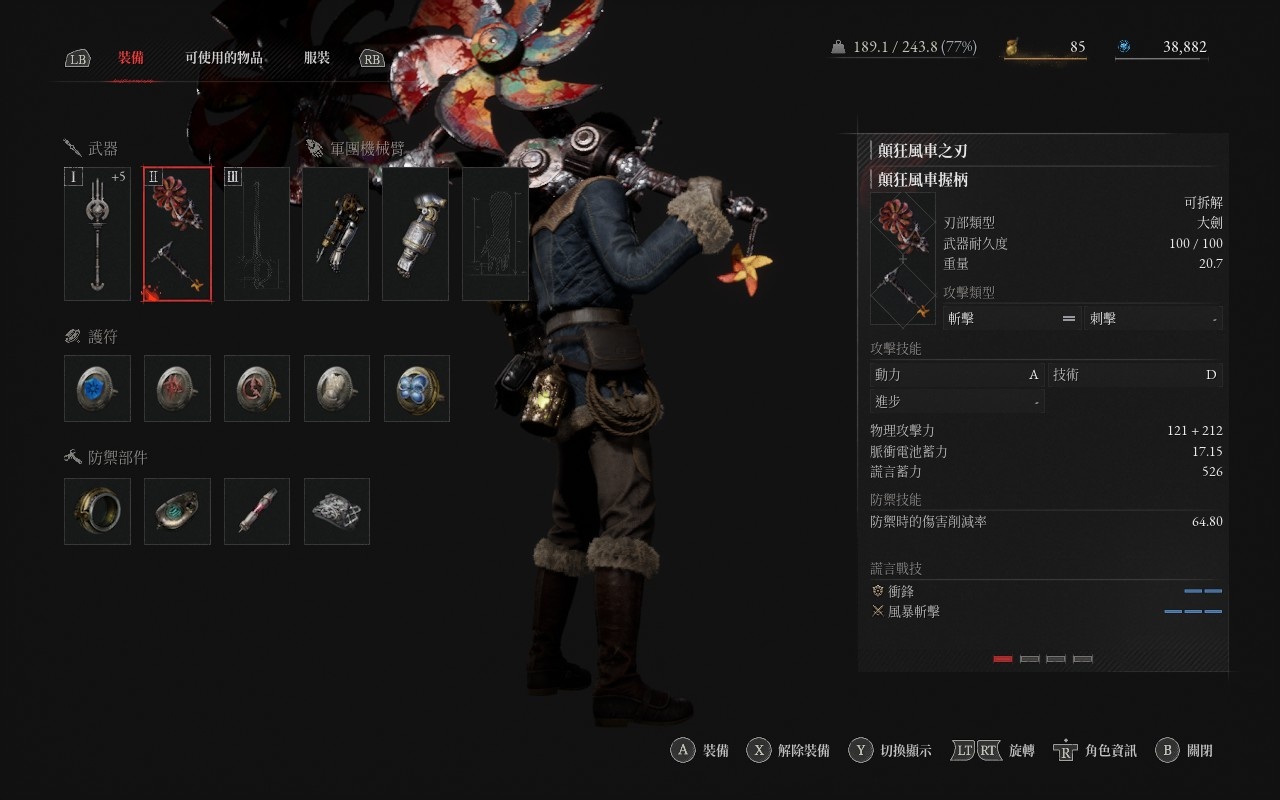Switch to the 可使用的物品 tab
This screenshot has width=1280, height=800.
coord(223,58)
